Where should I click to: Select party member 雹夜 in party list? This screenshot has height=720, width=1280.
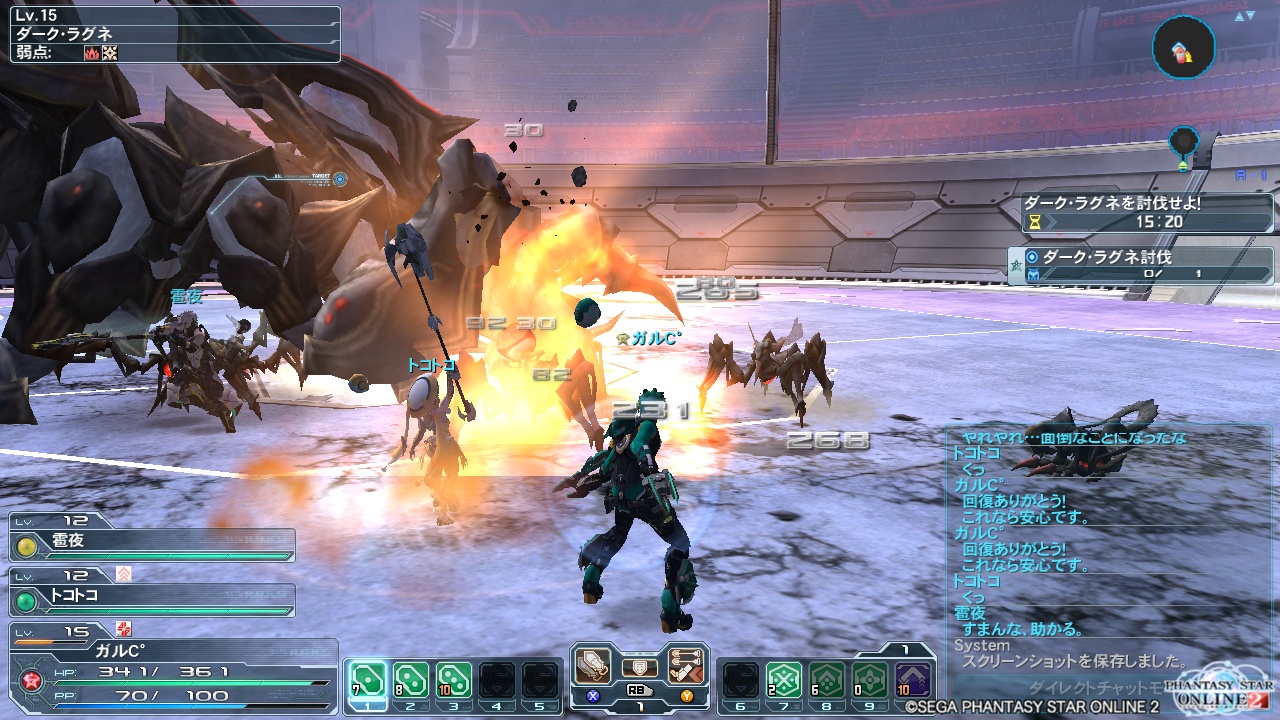[x=152, y=545]
